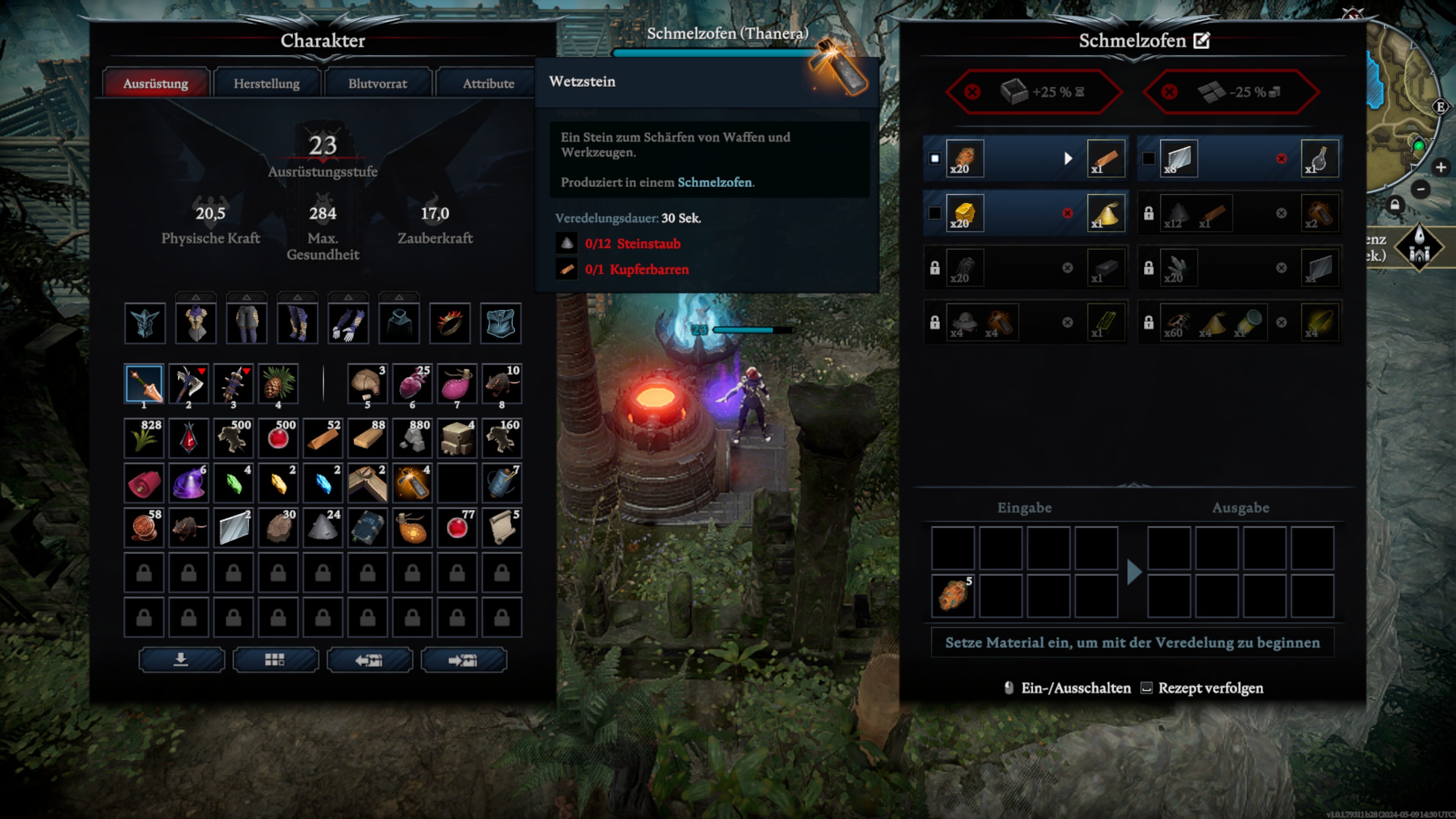Click the stone stack of 880
The width and height of the screenshot is (1456, 819).
412,438
